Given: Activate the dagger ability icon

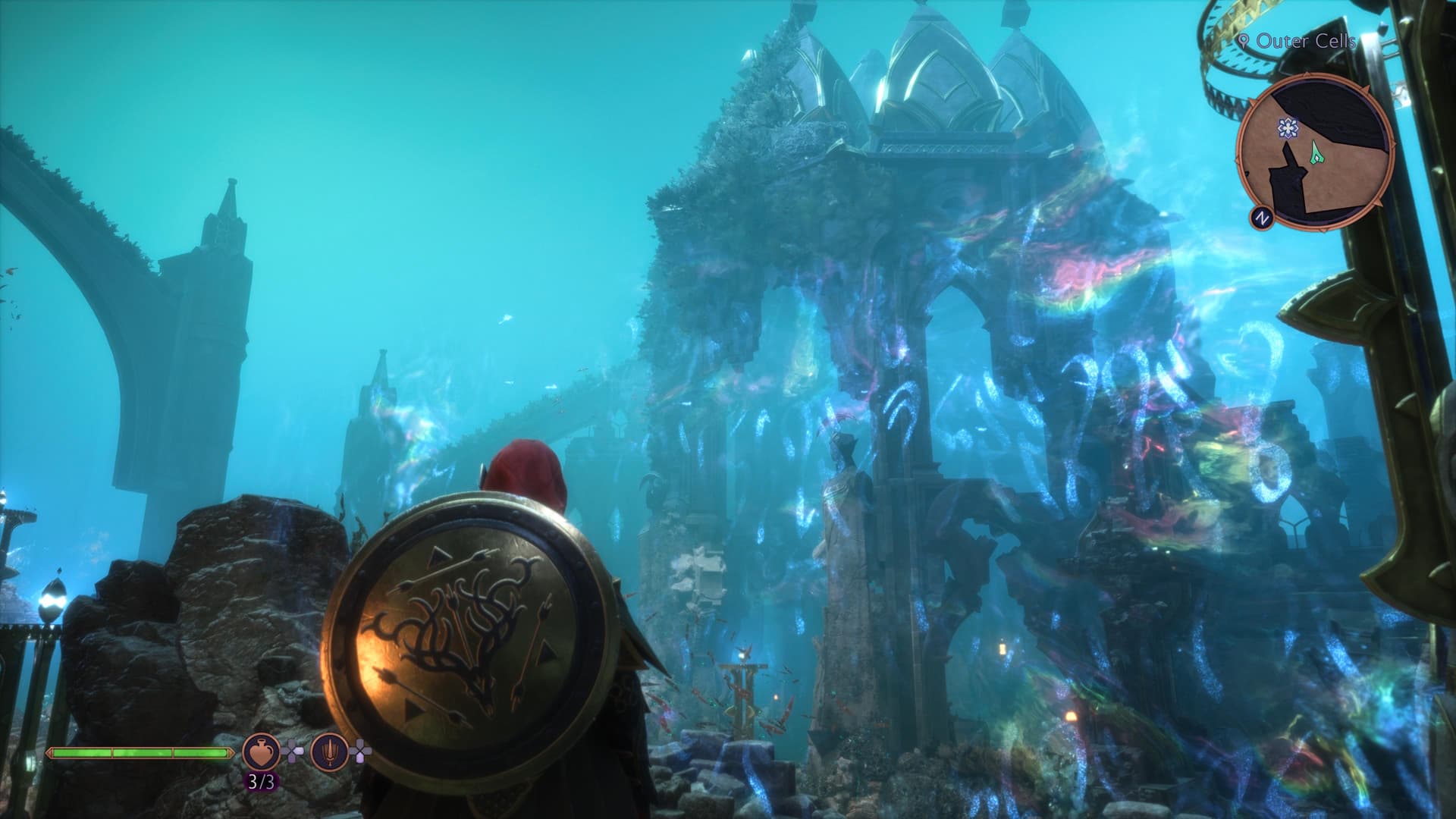Looking at the screenshot, I should pyautogui.click(x=329, y=752).
